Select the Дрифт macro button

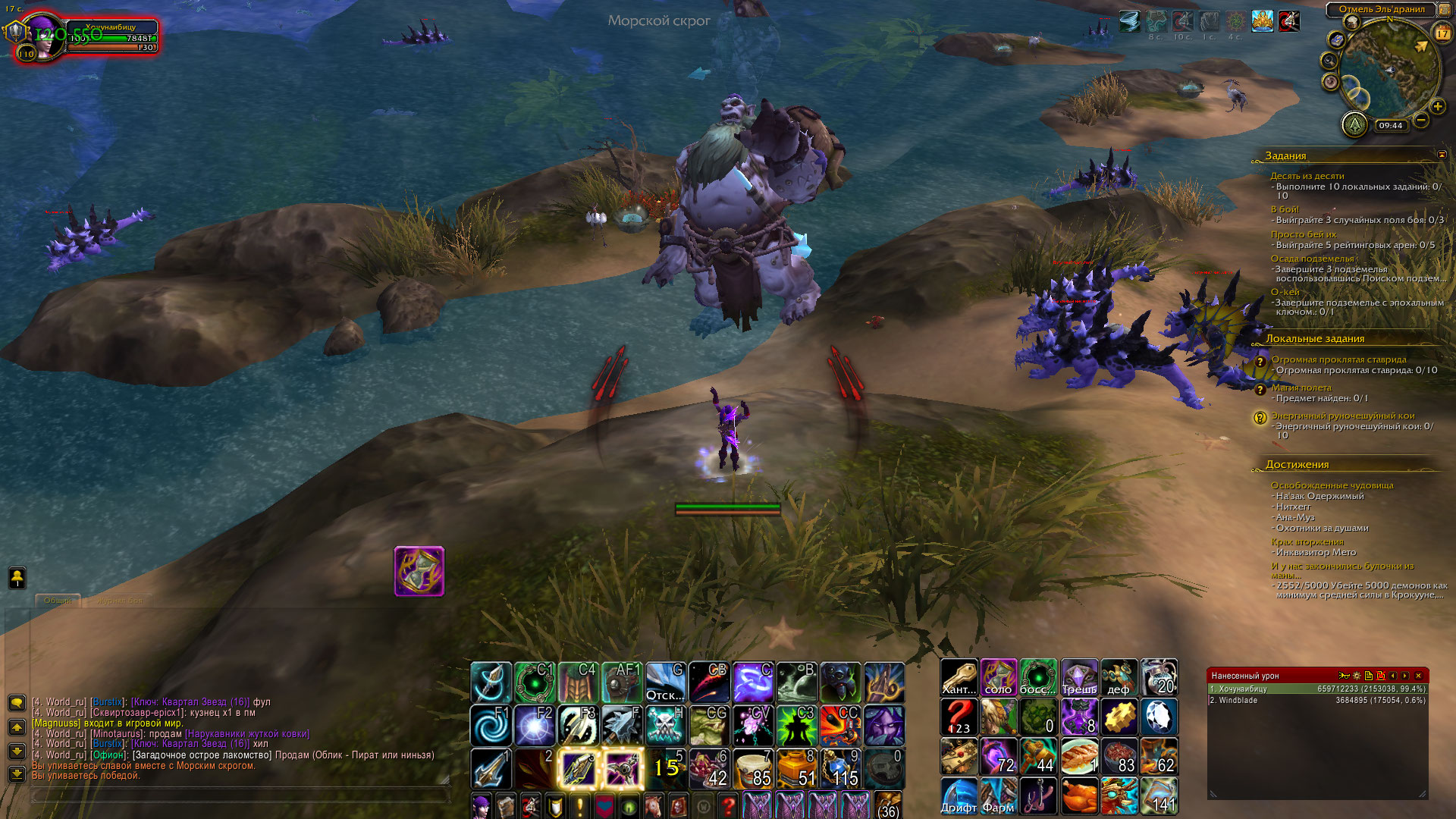coord(959,796)
